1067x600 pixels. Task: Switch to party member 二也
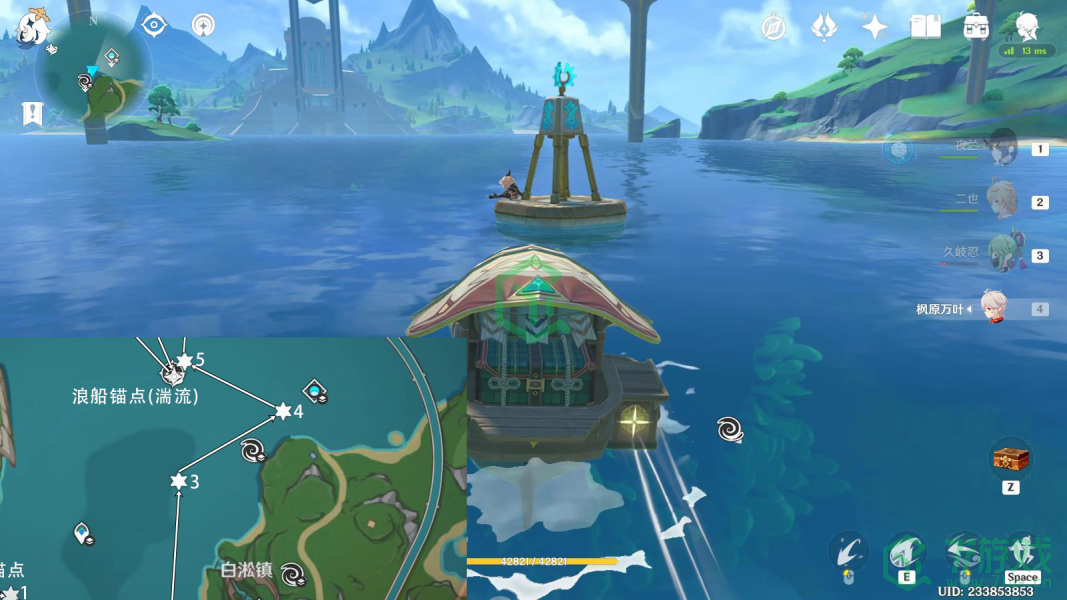click(x=1001, y=201)
